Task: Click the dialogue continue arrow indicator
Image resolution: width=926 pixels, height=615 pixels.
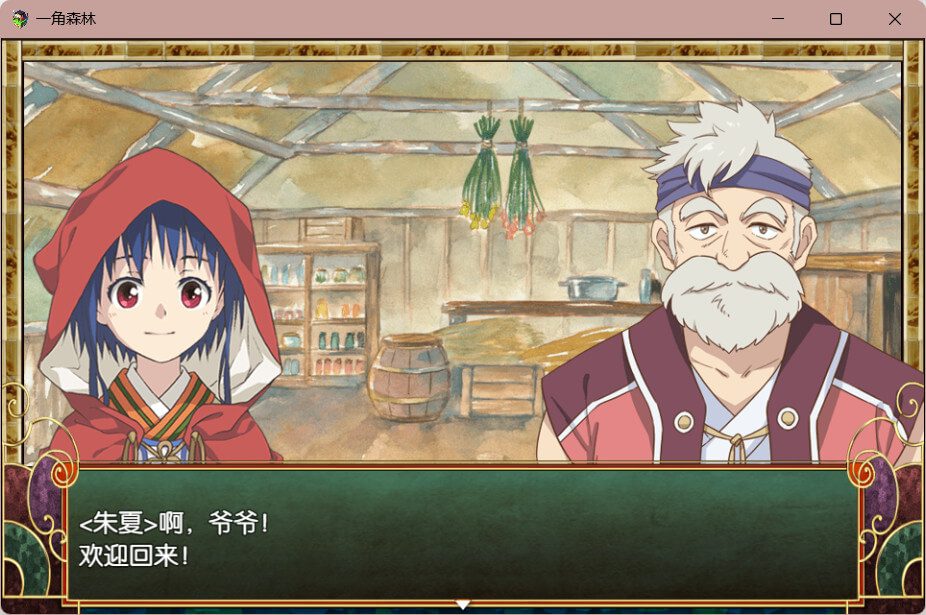Action: (462, 604)
